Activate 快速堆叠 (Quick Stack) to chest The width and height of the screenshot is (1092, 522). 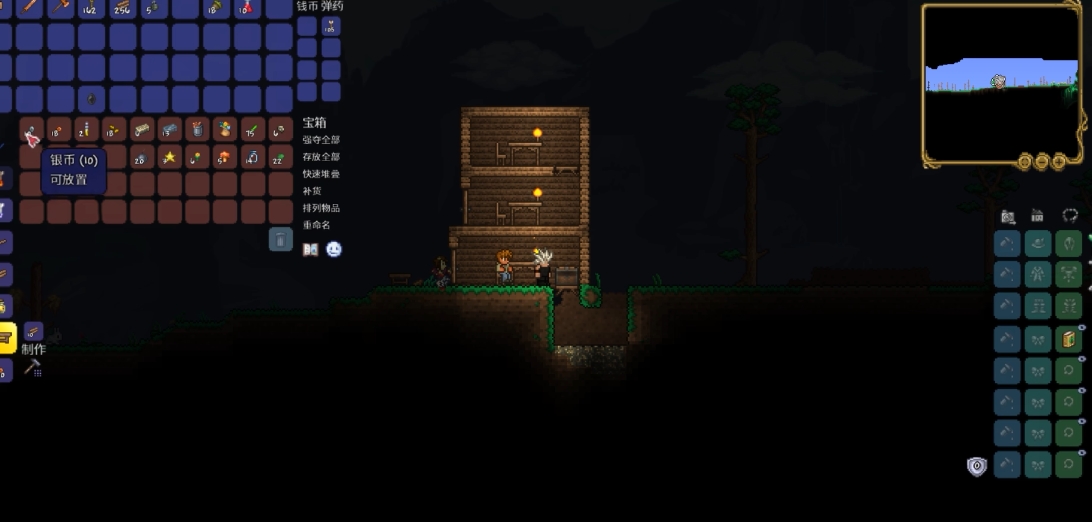pos(321,174)
